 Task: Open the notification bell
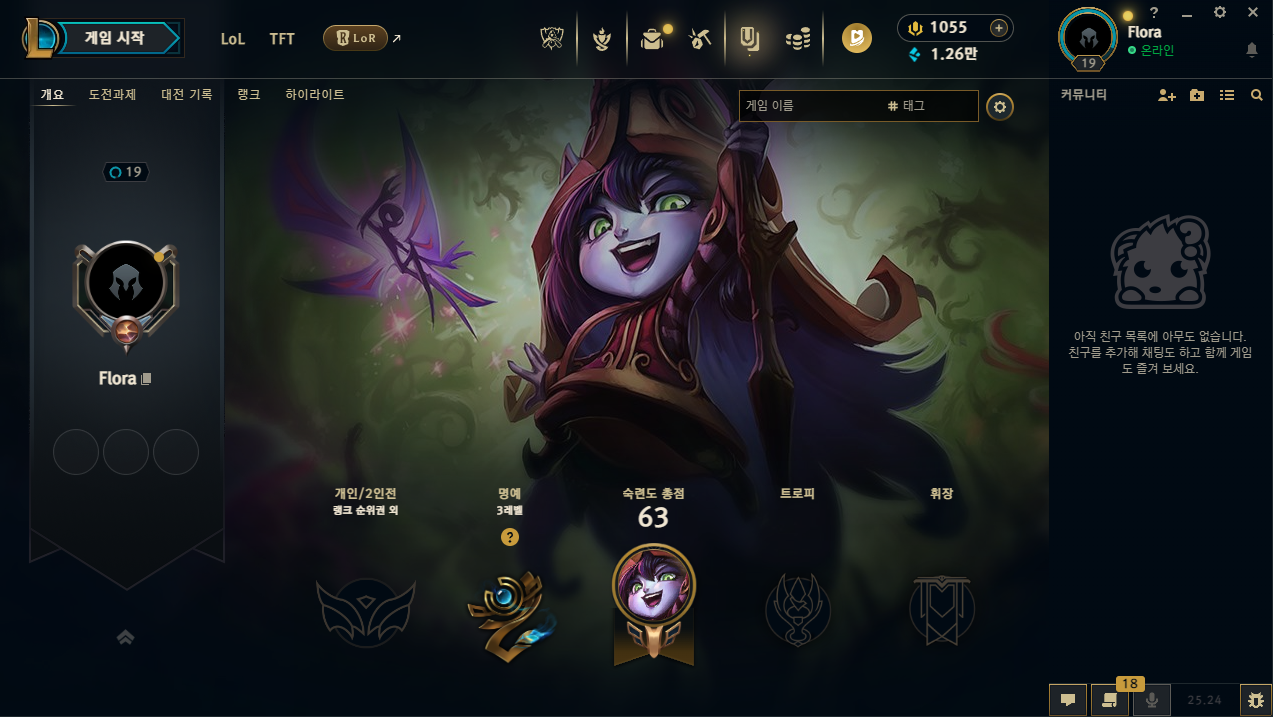point(1252,50)
